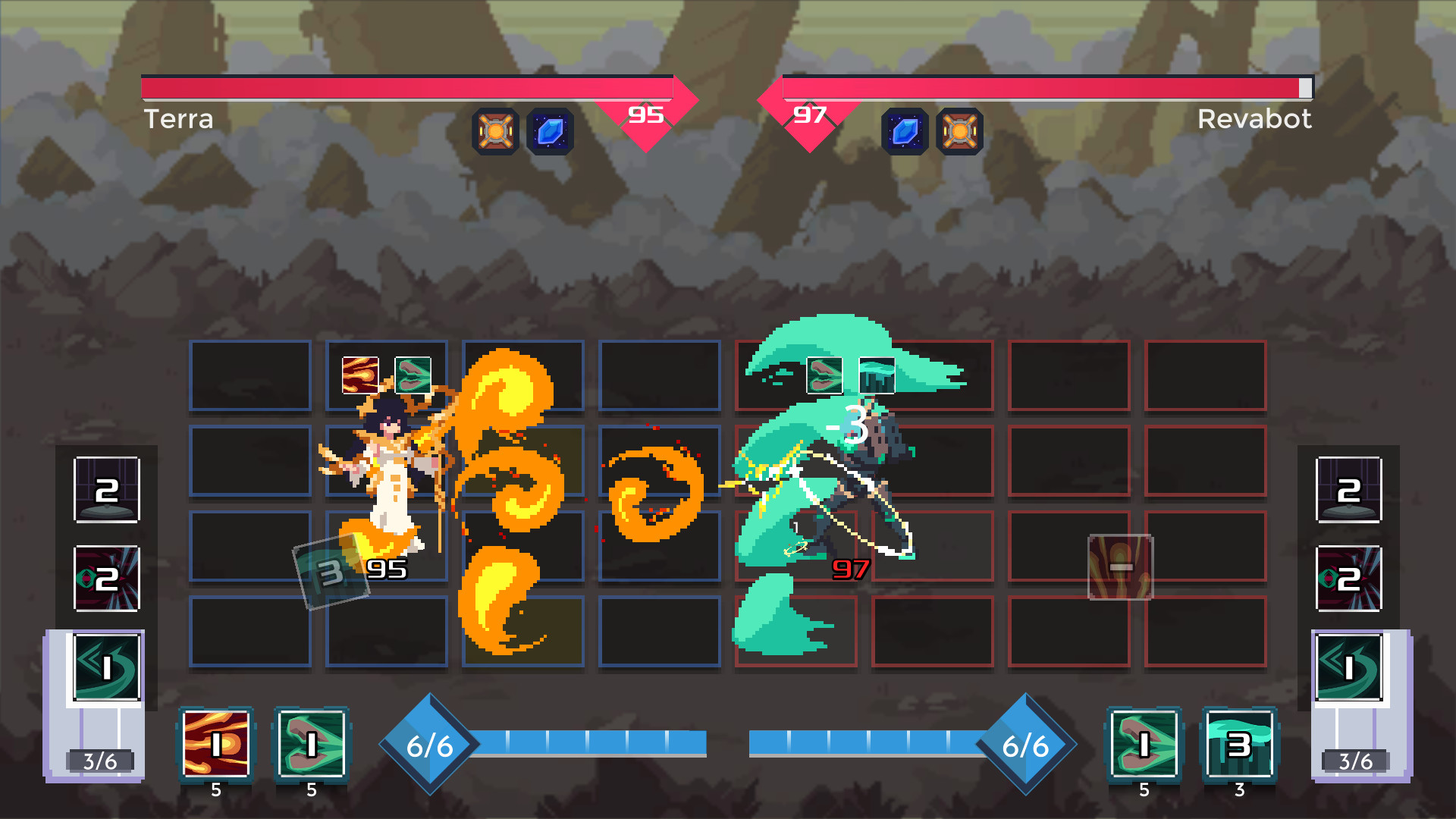Click the blue crystal buff icon near Revabot's name
This screenshot has width=1456, height=819.
click(904, 130)
